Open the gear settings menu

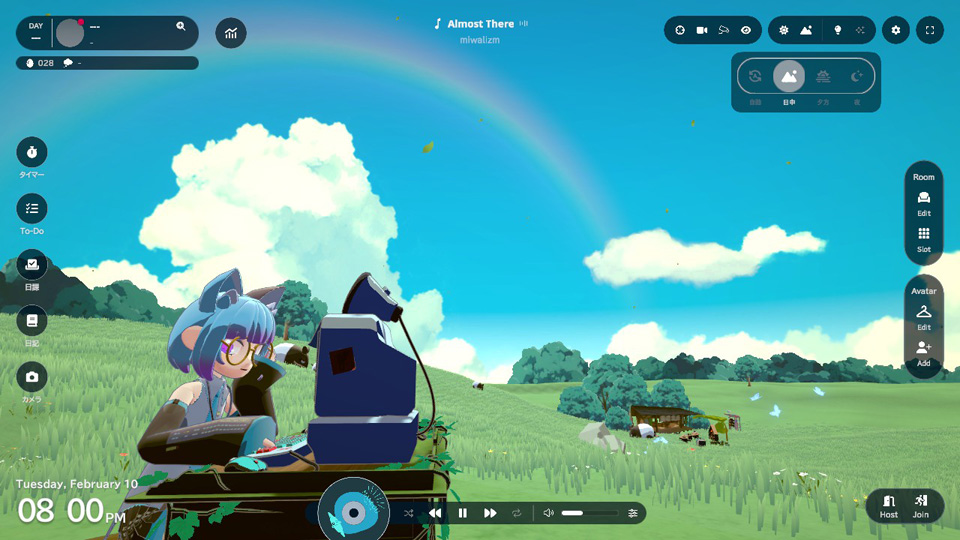(896, 30)
